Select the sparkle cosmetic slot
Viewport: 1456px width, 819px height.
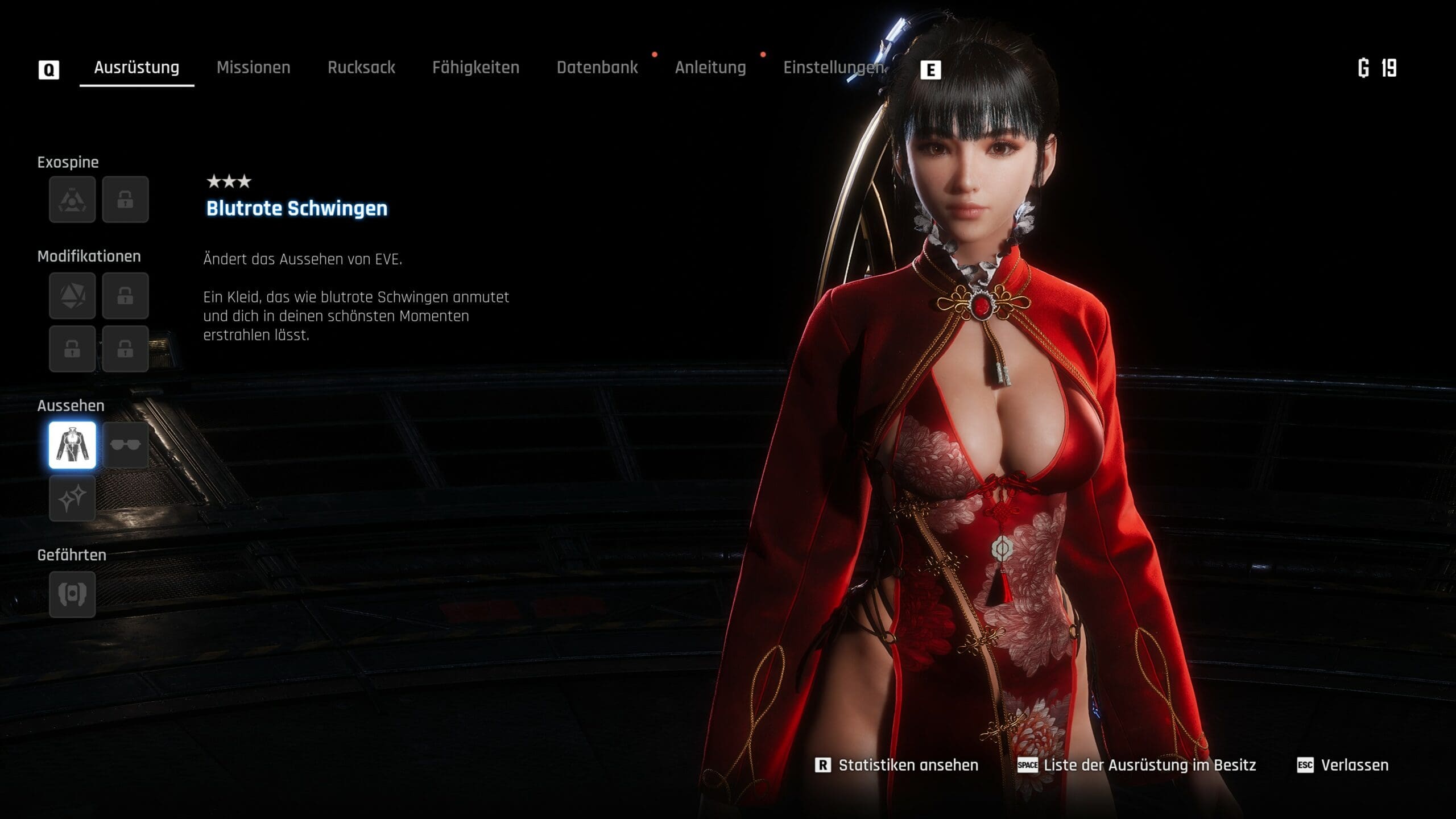(x=72, y=499)
